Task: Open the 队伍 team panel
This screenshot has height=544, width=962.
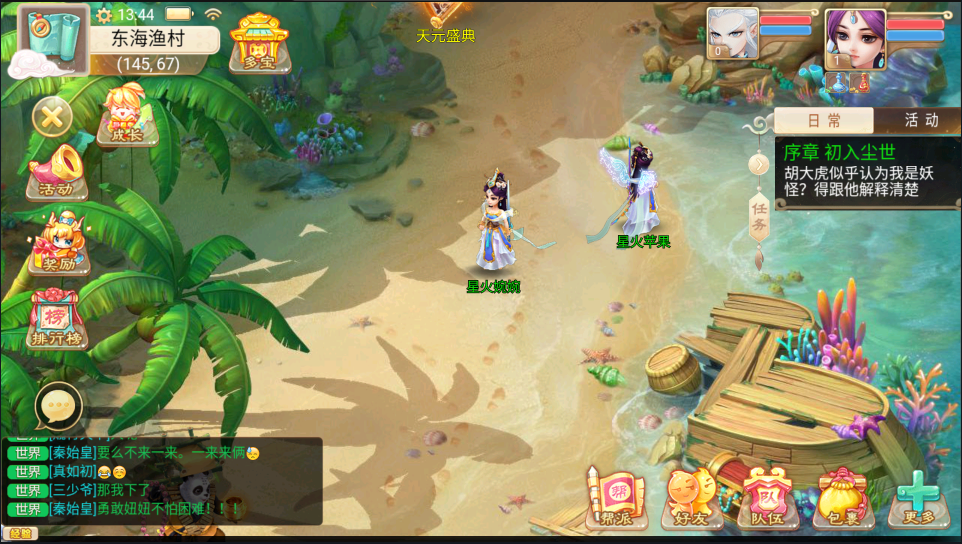Action: click(x=765, y=497)
